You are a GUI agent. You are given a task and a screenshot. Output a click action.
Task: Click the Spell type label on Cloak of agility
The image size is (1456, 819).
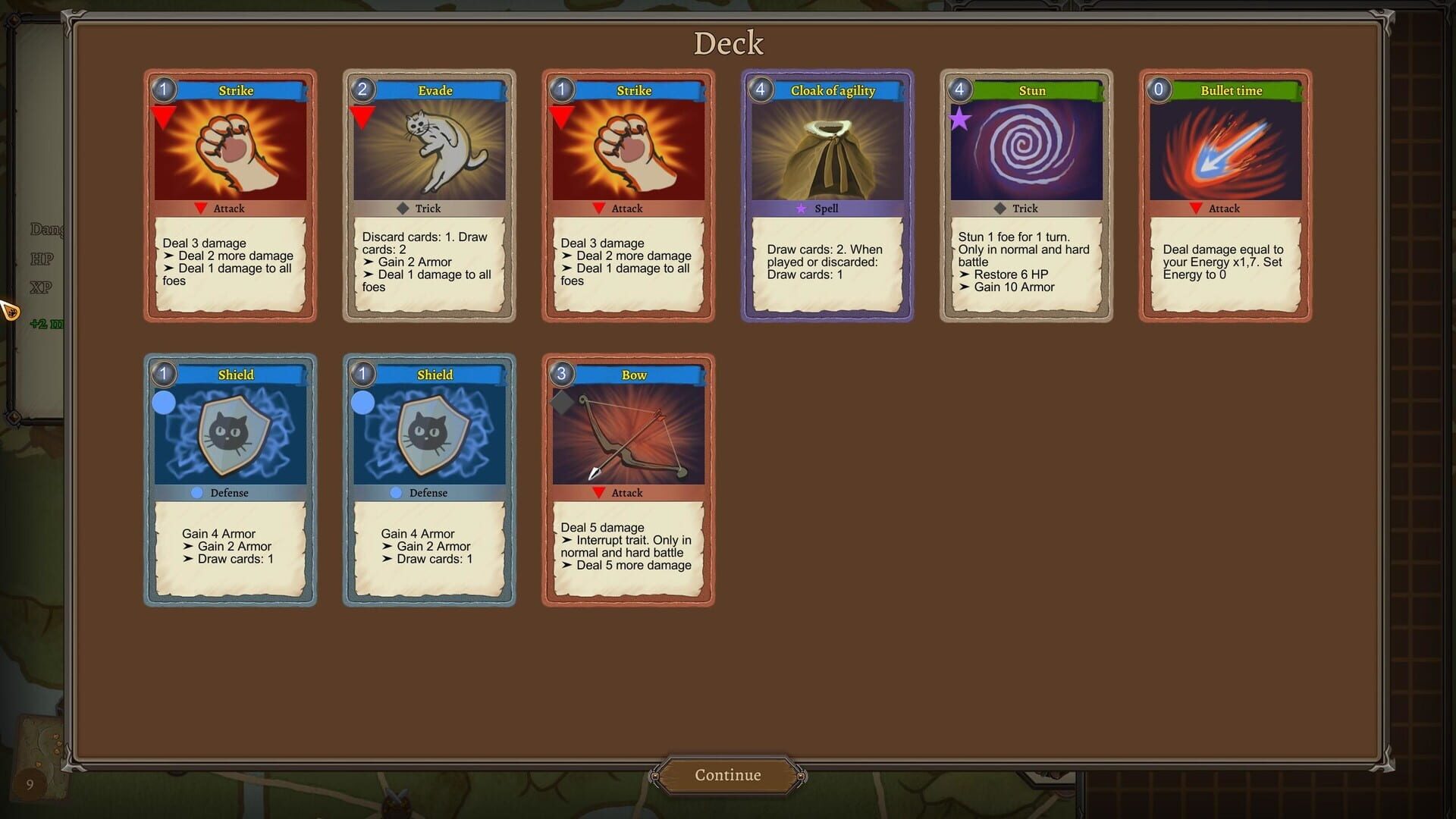click(x=827, y=208)
